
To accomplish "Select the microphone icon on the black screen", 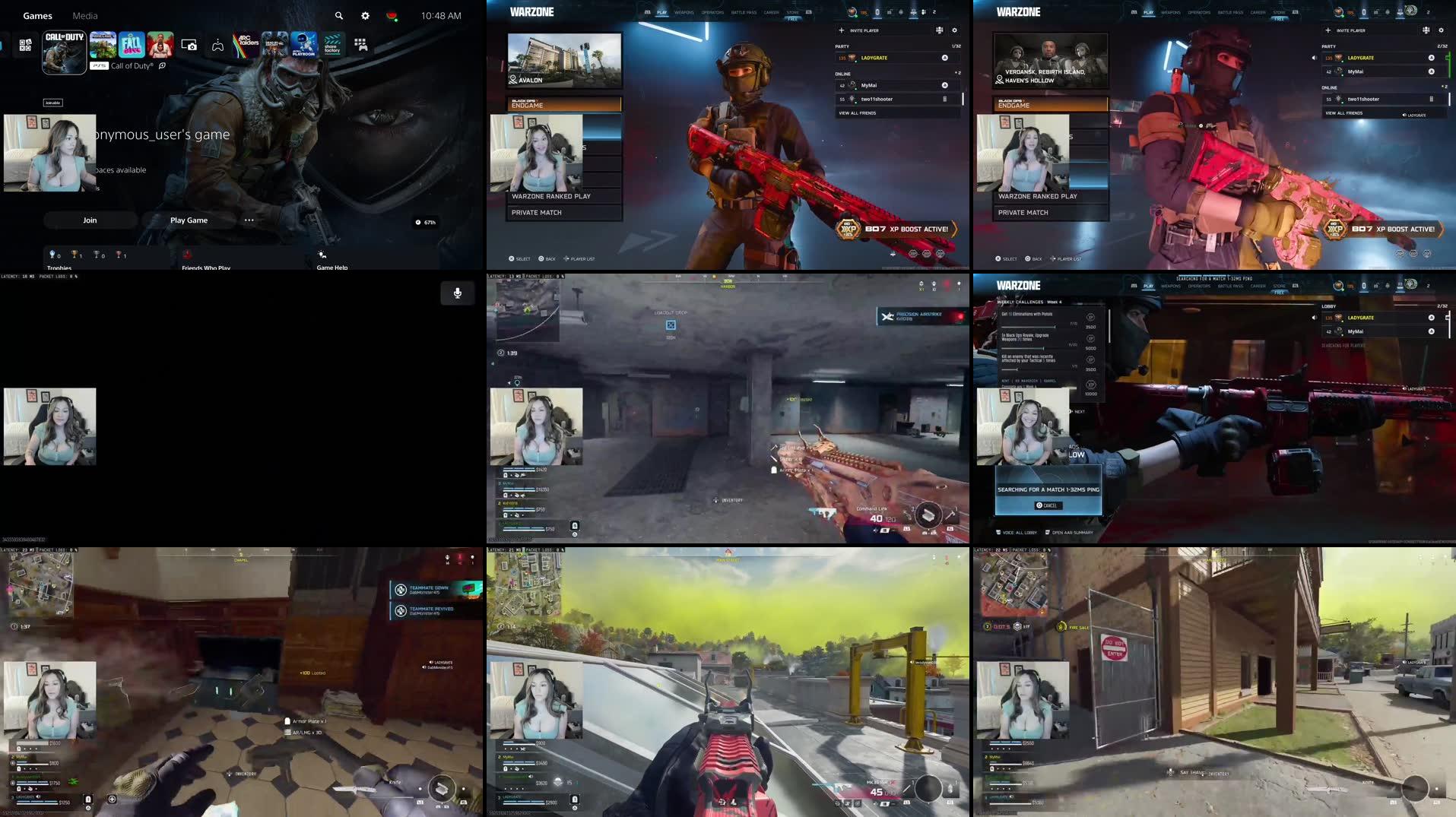I will click(457, 293).
